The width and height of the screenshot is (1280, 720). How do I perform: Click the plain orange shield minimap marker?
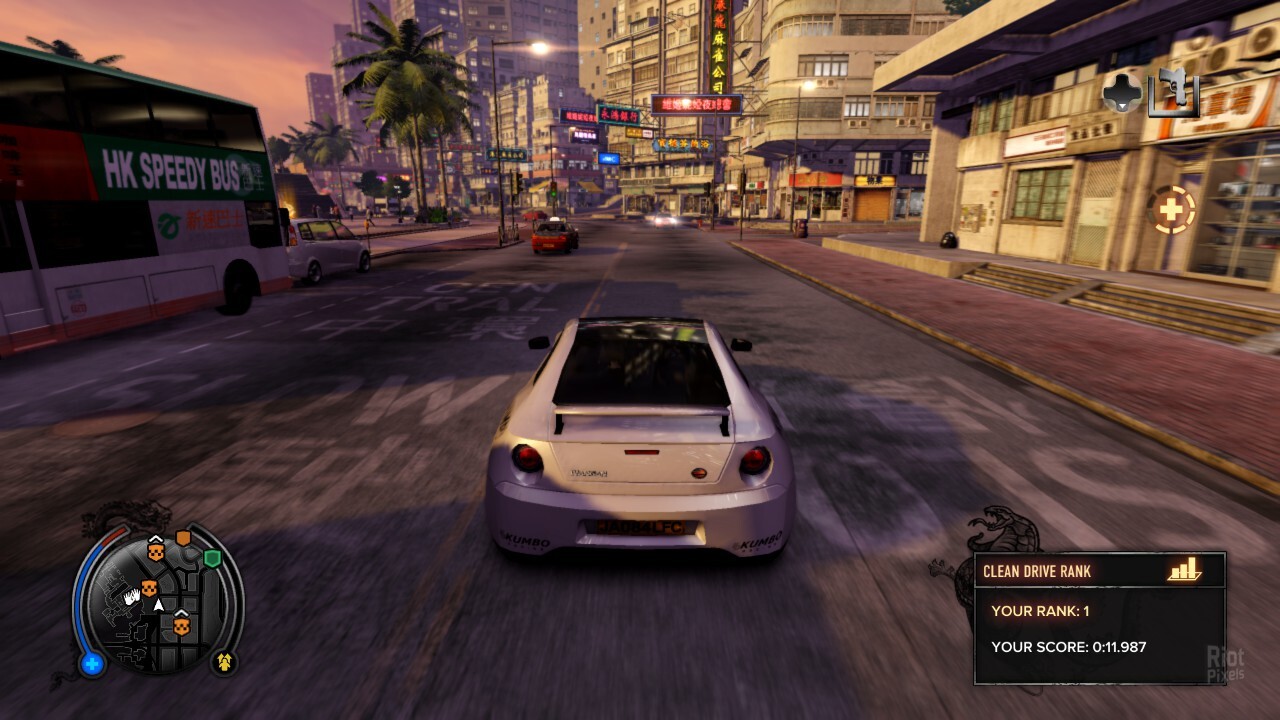[x=183, y=539]
